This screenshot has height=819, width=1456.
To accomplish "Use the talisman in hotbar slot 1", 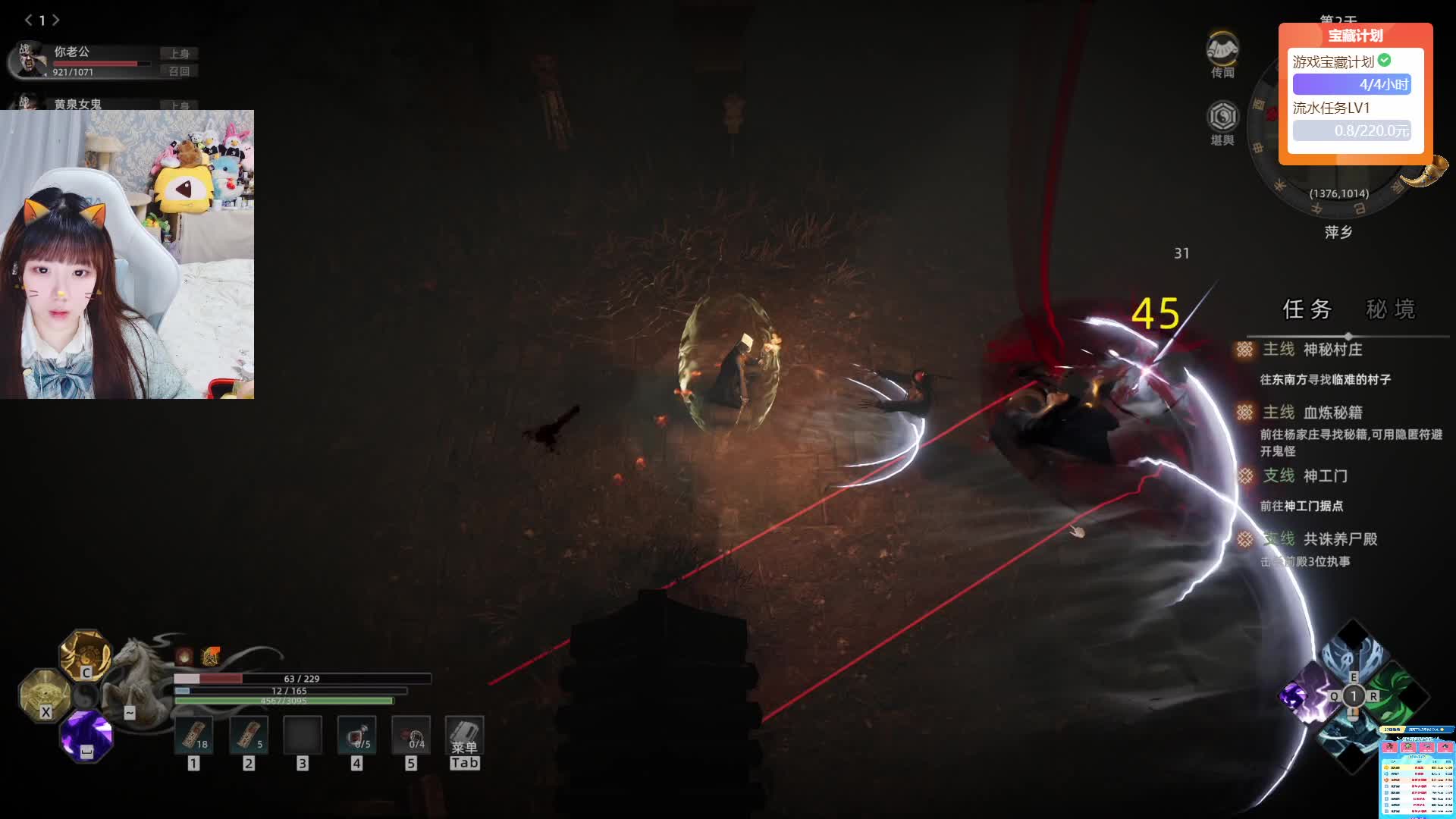I will point(194,736).
